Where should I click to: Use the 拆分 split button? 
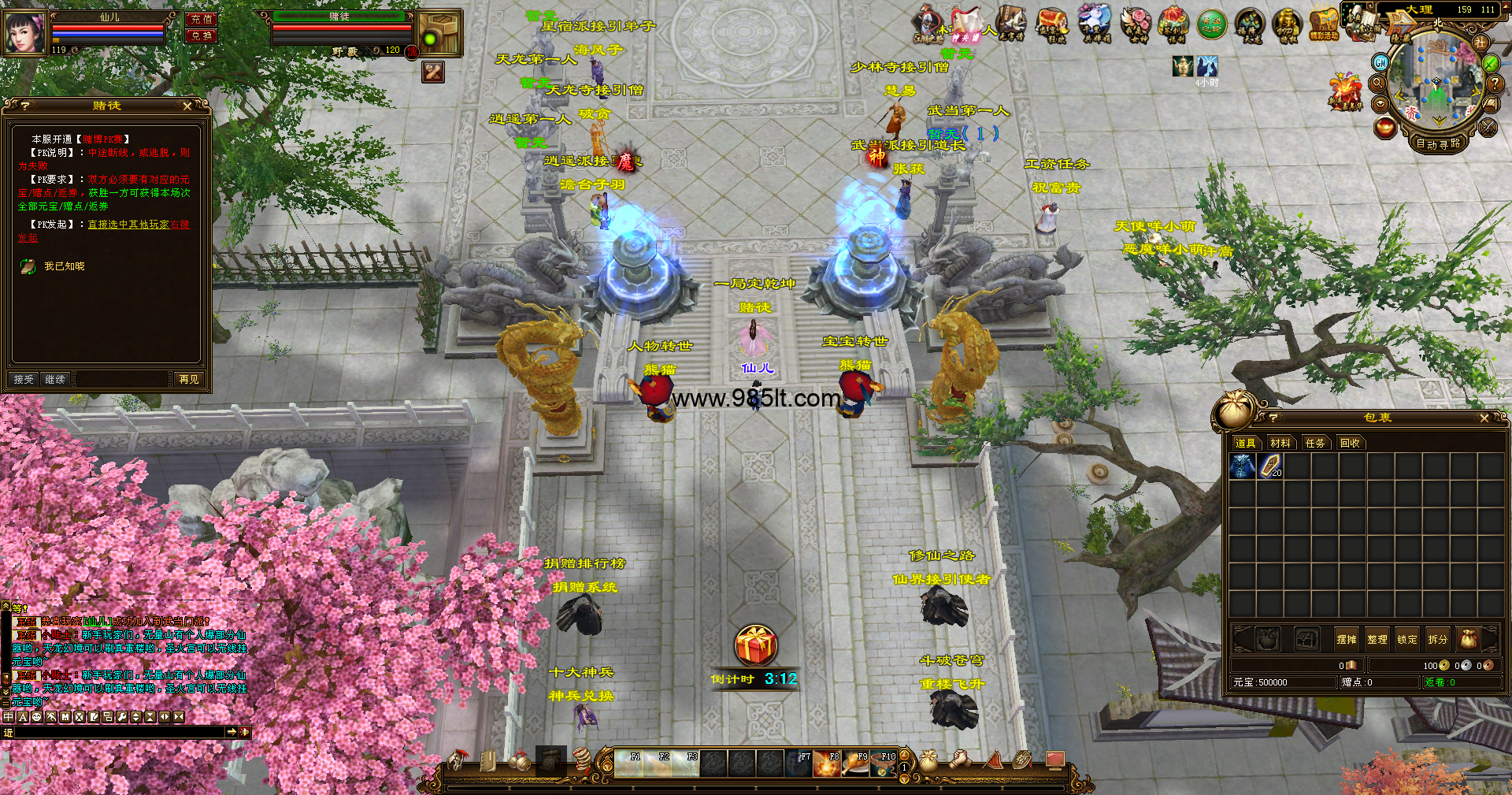coord(1437,639)
